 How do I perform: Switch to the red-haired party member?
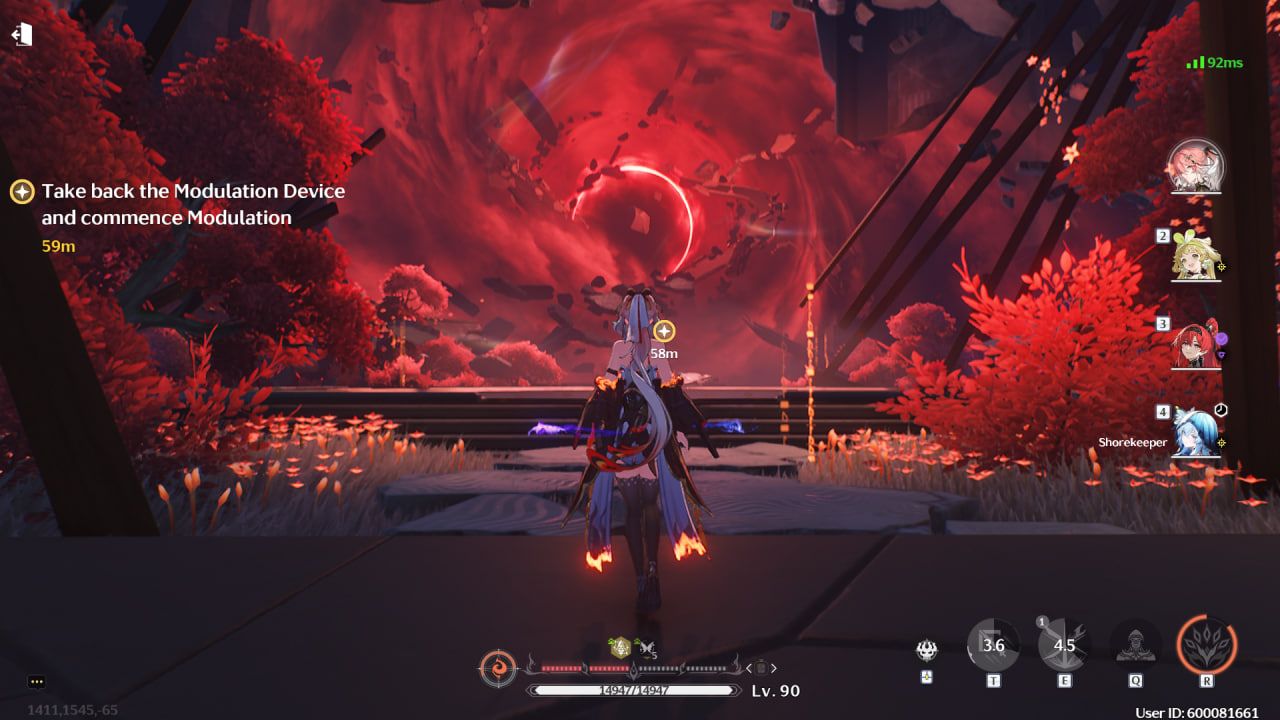point(1196,345)
